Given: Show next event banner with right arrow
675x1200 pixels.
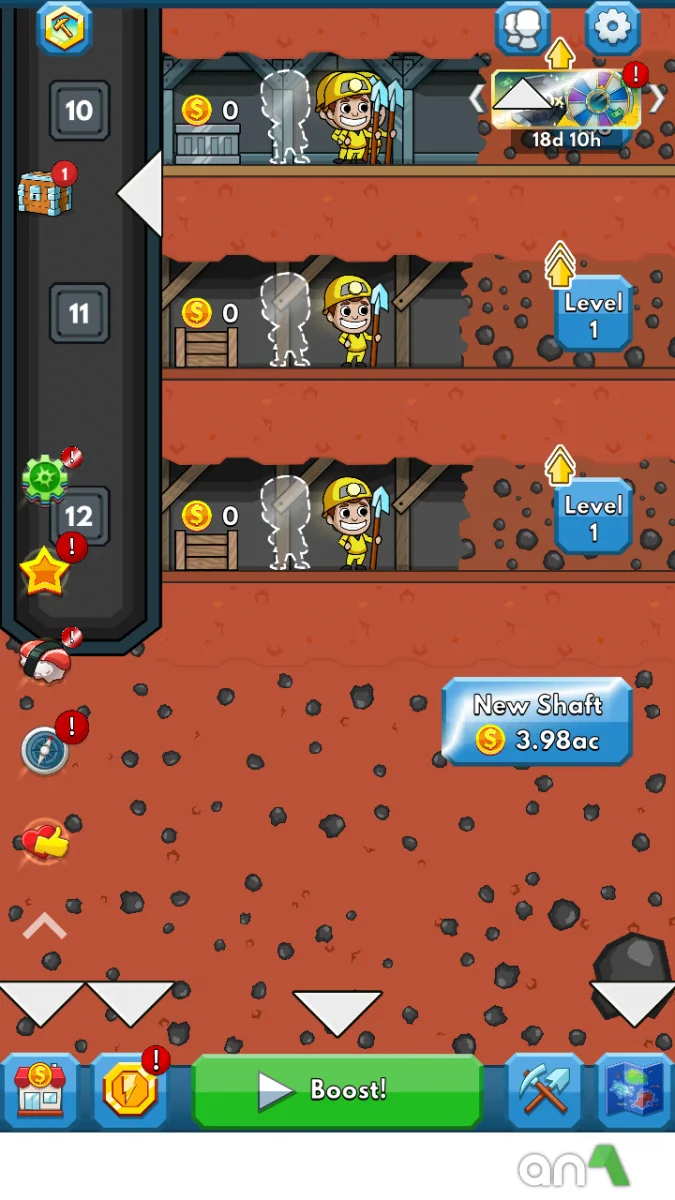Looking at the screenshot, I should (x=657, y=98).
